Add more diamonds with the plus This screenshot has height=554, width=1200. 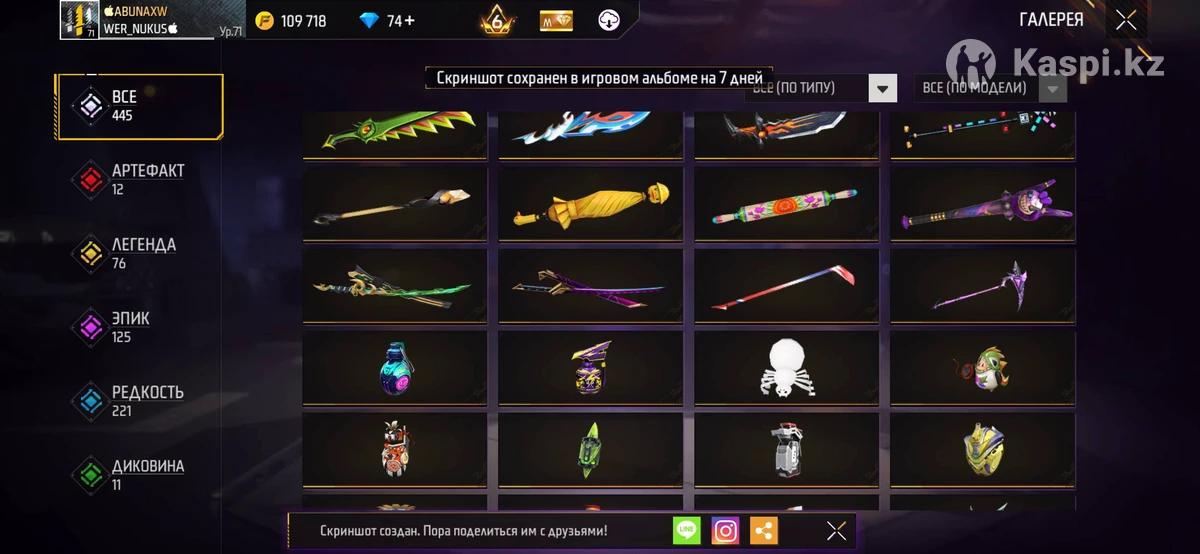click(408, 21)
